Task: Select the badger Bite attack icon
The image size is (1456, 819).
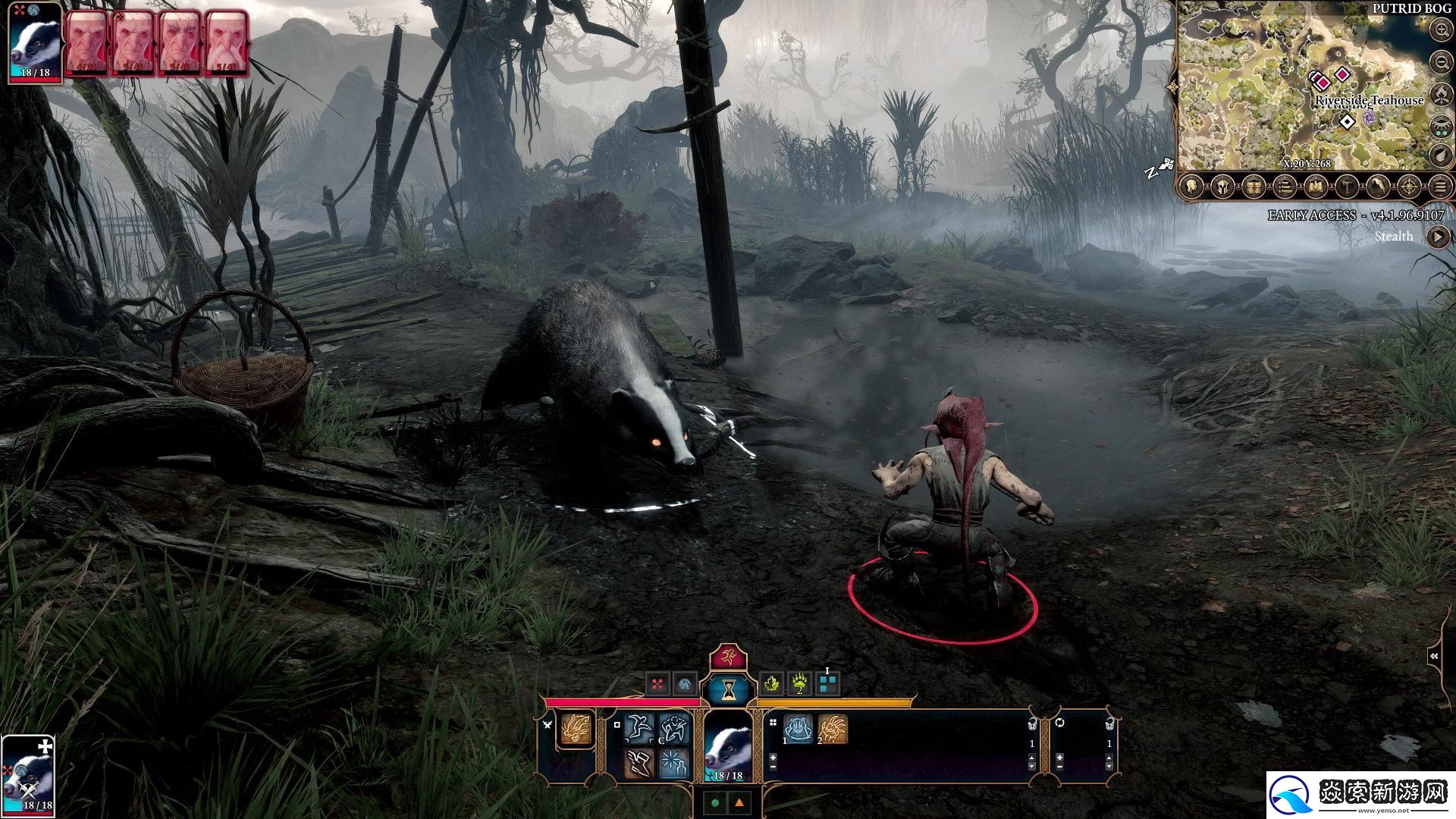Action: pos(576,730)
